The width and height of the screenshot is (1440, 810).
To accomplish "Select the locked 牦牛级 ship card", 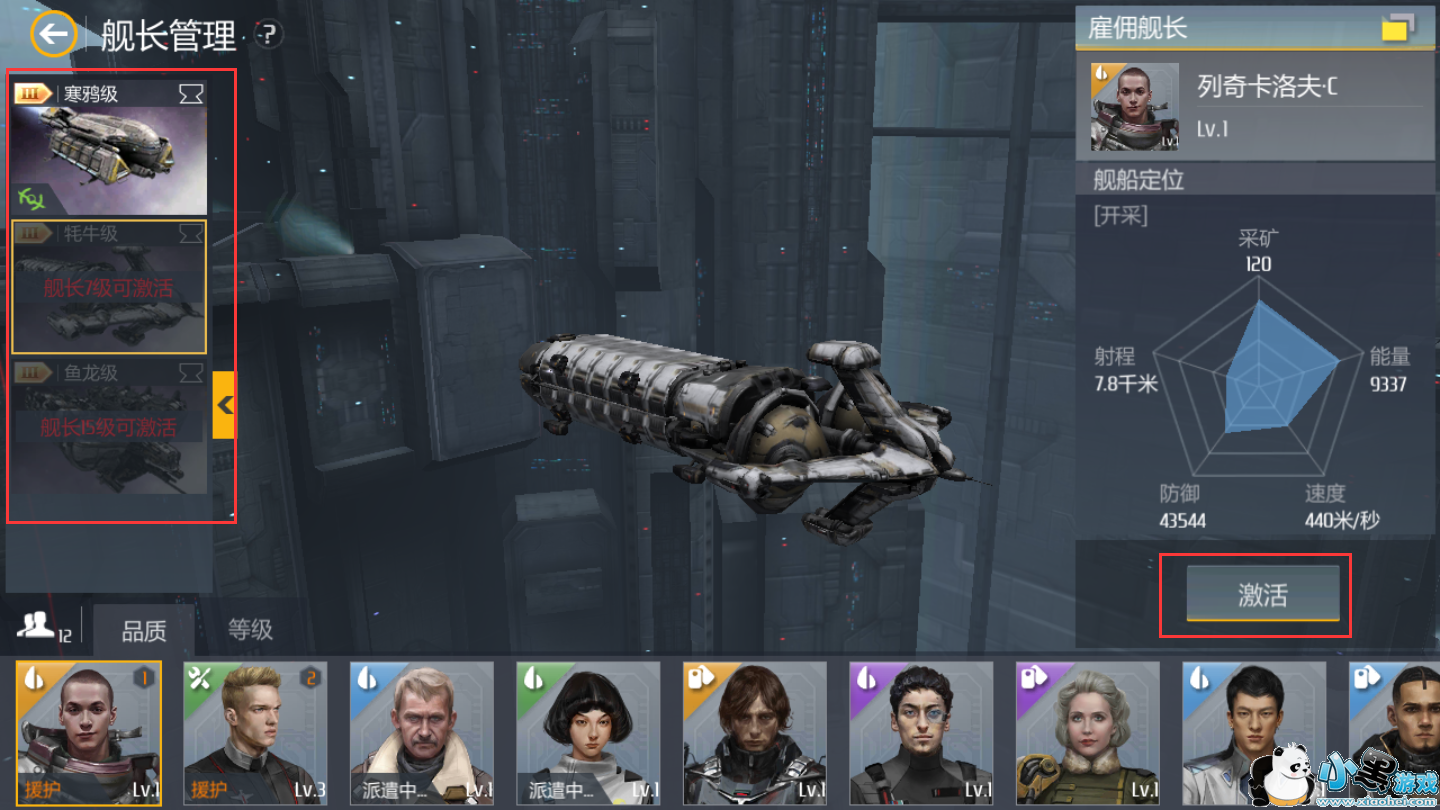I will [x=109, y=287].
